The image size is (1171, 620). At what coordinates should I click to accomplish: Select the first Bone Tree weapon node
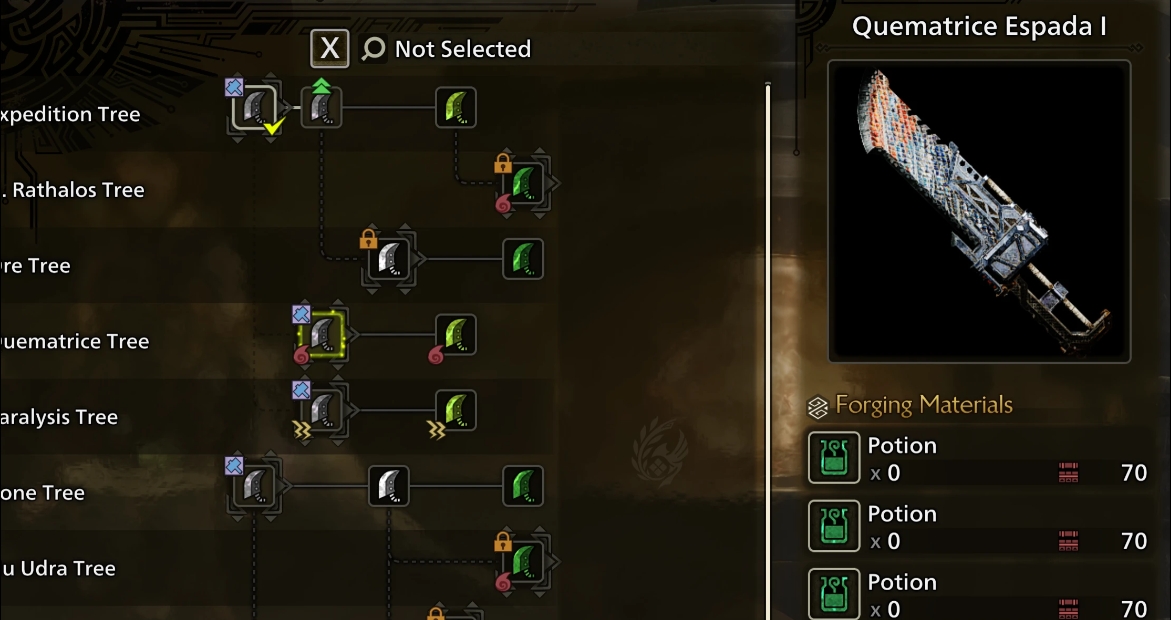254,487
